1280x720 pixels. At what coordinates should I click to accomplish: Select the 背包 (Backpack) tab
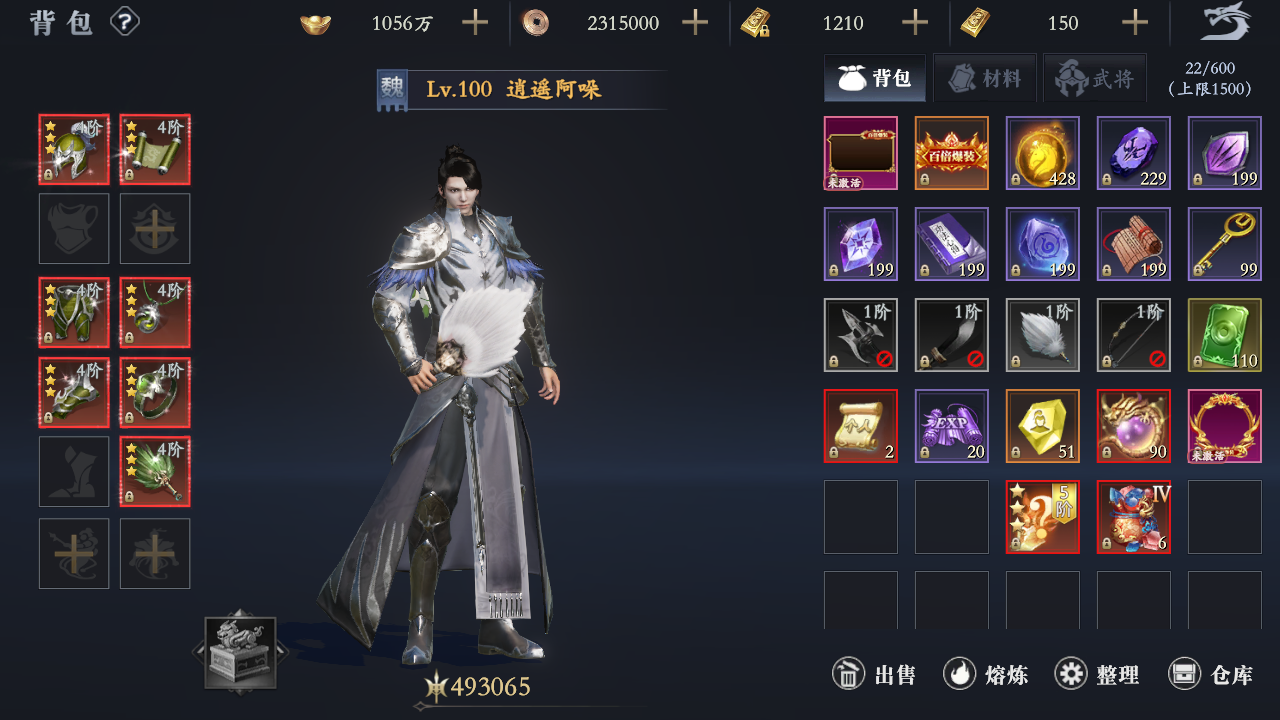click(x=875, y=77)
